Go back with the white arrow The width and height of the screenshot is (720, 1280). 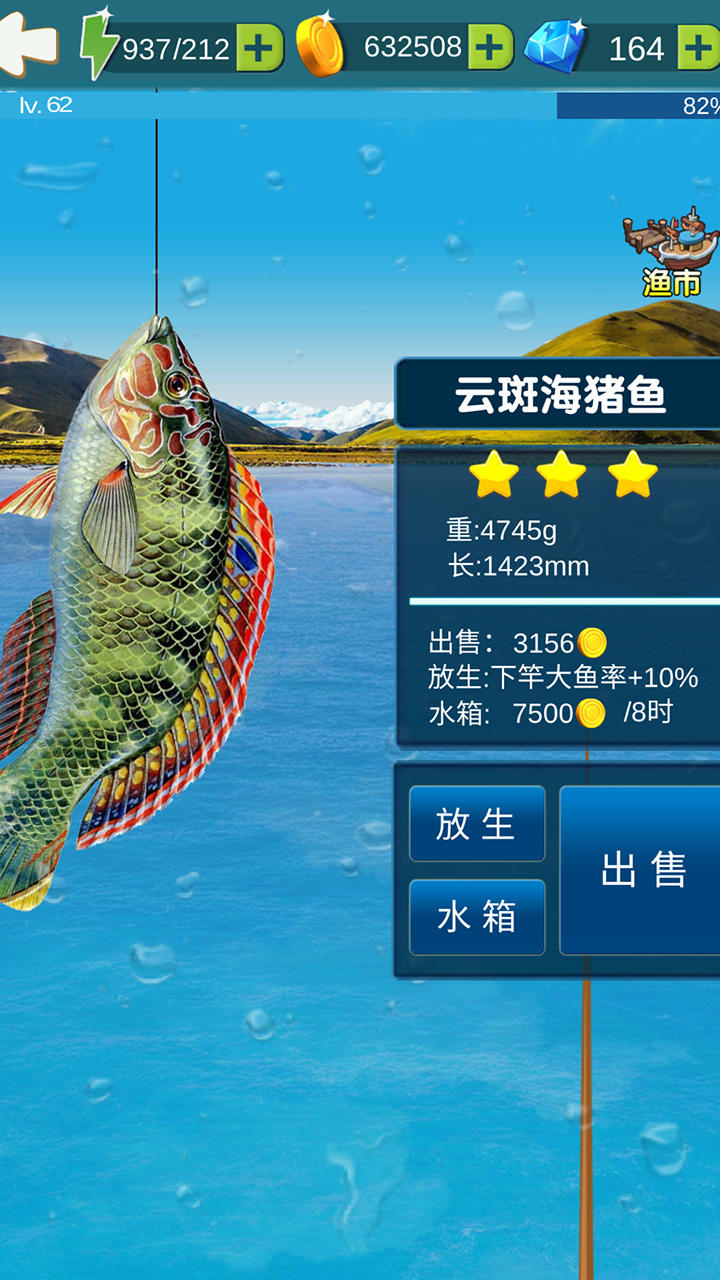coord(27,45)
